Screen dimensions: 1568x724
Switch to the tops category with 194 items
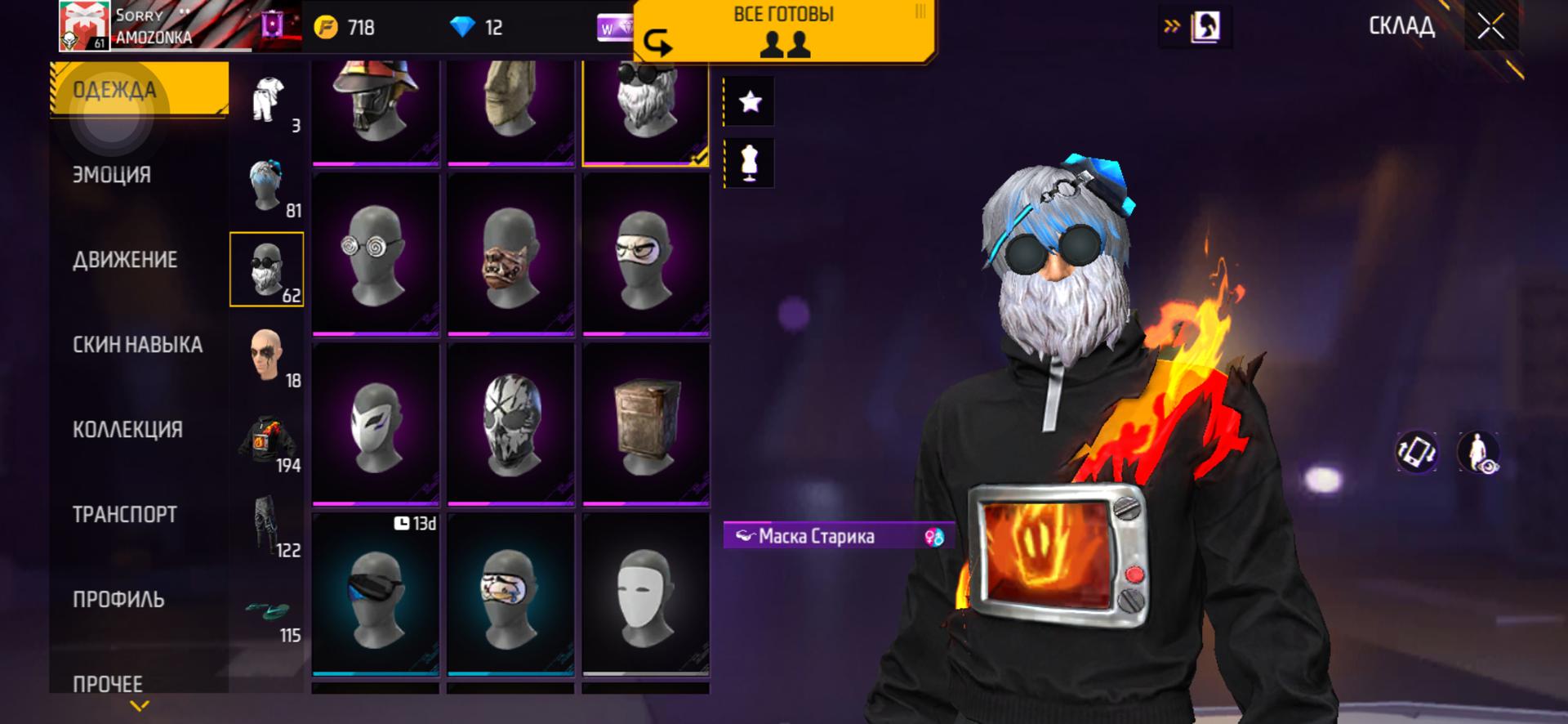point(267,440)
